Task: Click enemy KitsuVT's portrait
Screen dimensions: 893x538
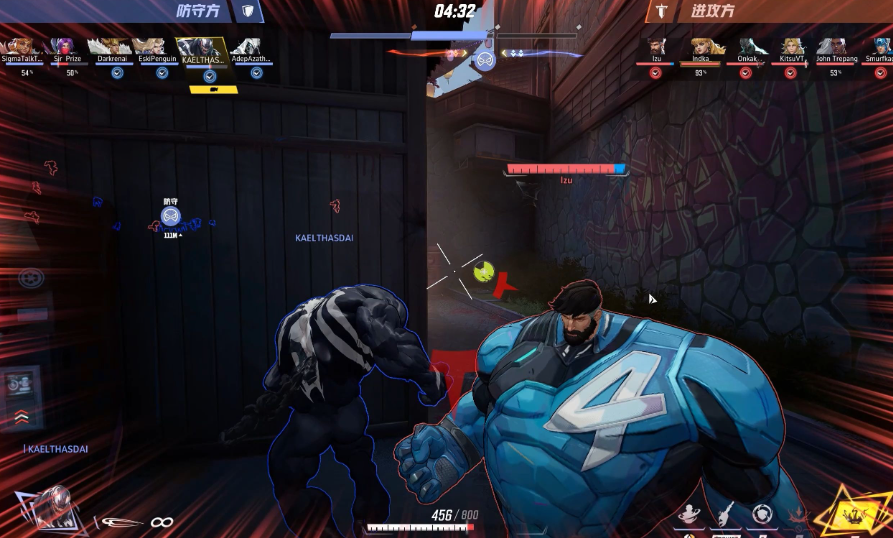Action: (x=792, y=46)
